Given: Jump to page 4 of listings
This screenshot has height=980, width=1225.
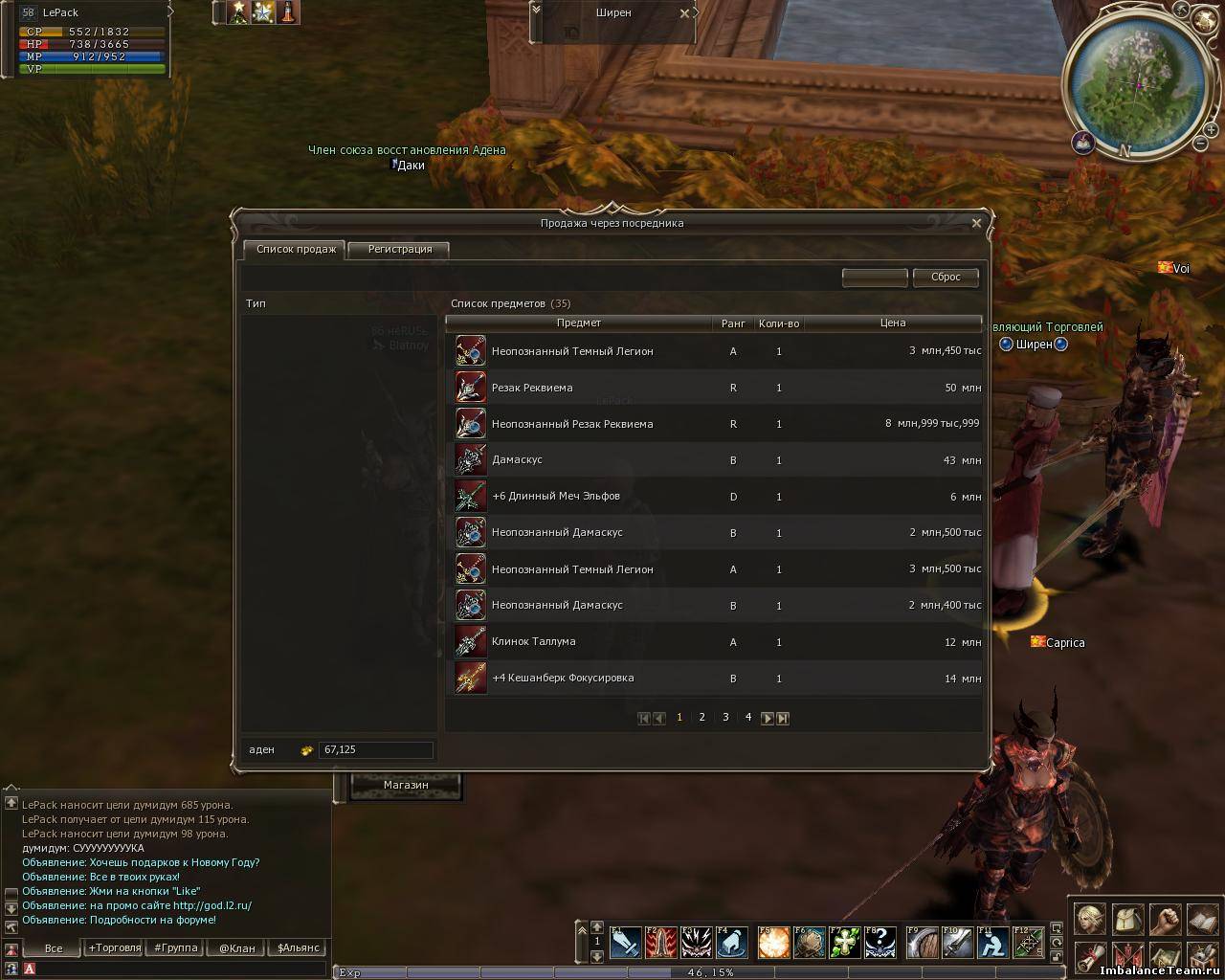Looking at the screenshot, I should coord(748,717).
